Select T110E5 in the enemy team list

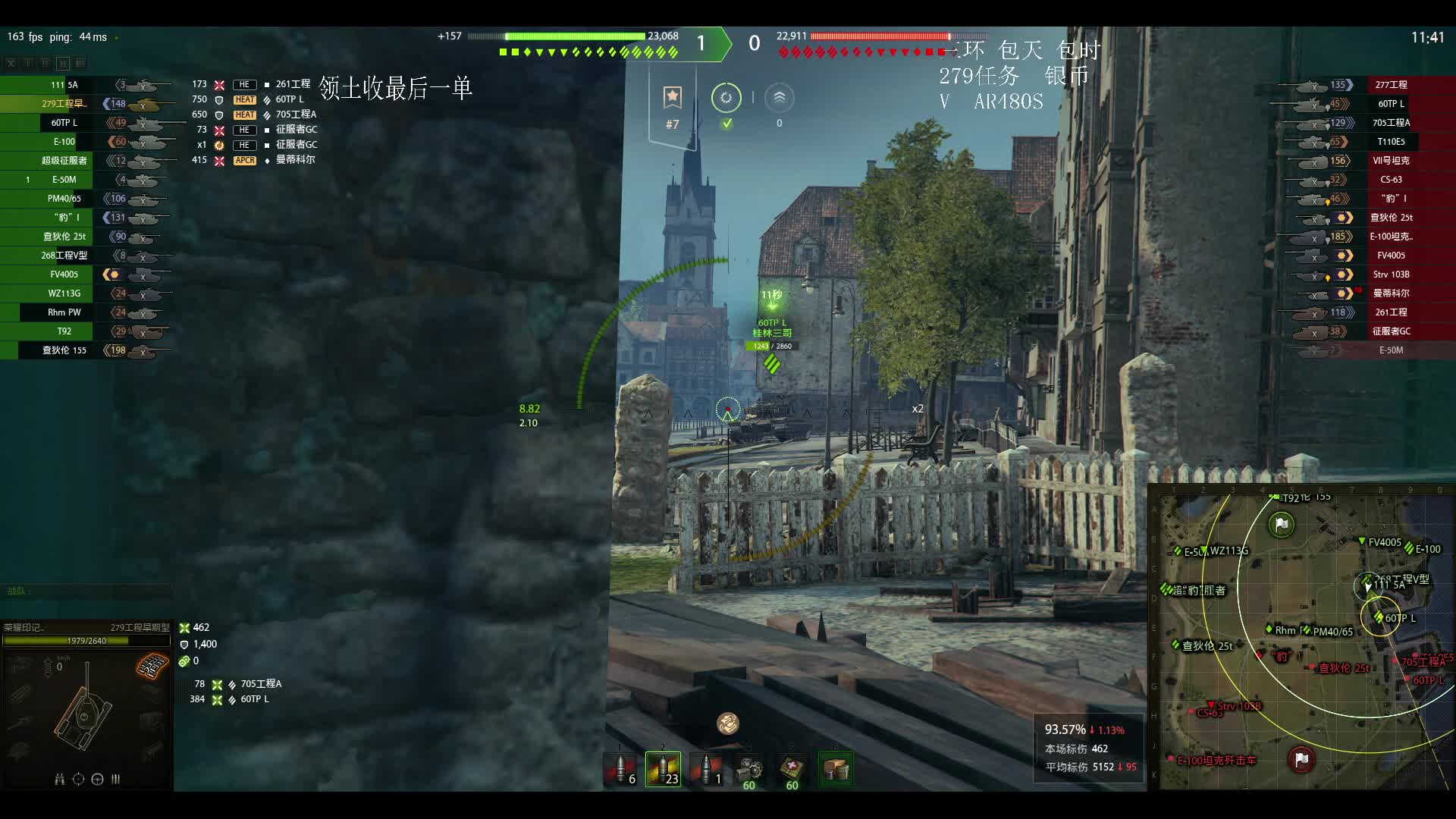1391,142
